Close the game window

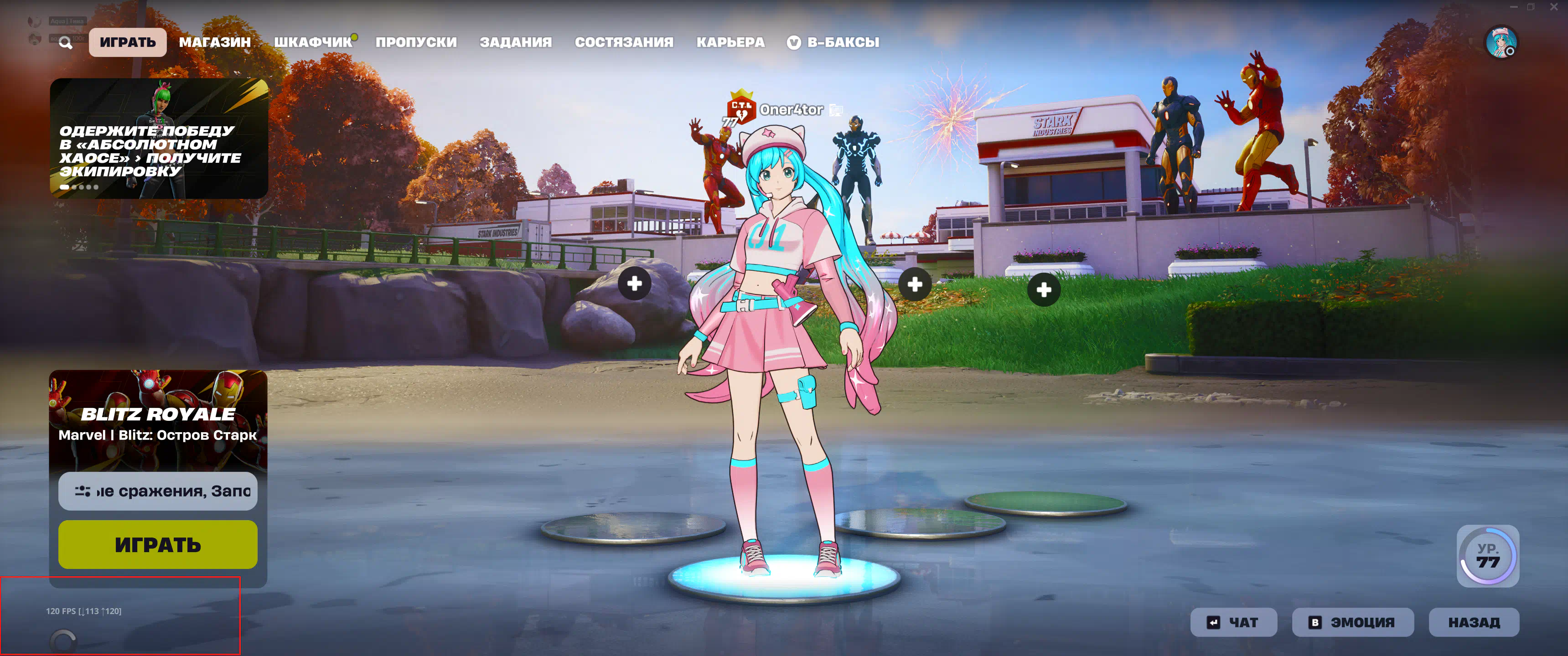pos(1553,7)
